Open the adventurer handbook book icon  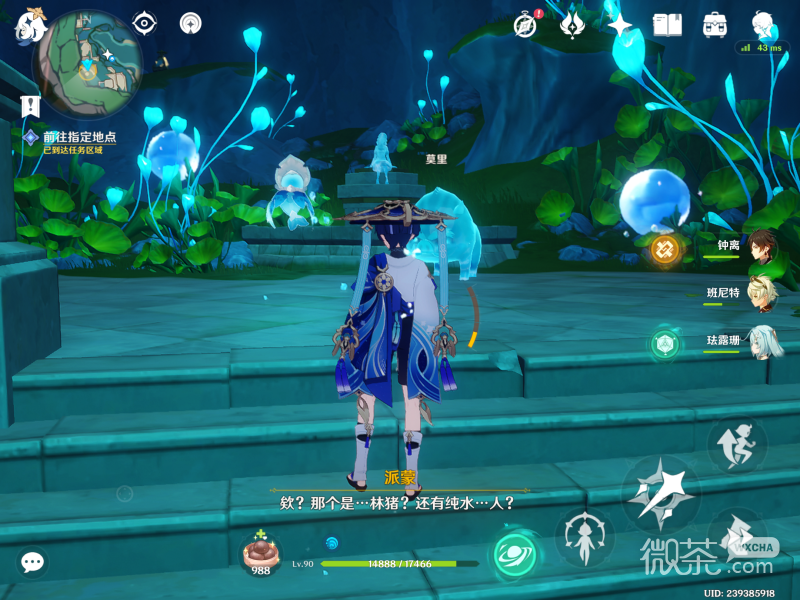pos(667,24)
